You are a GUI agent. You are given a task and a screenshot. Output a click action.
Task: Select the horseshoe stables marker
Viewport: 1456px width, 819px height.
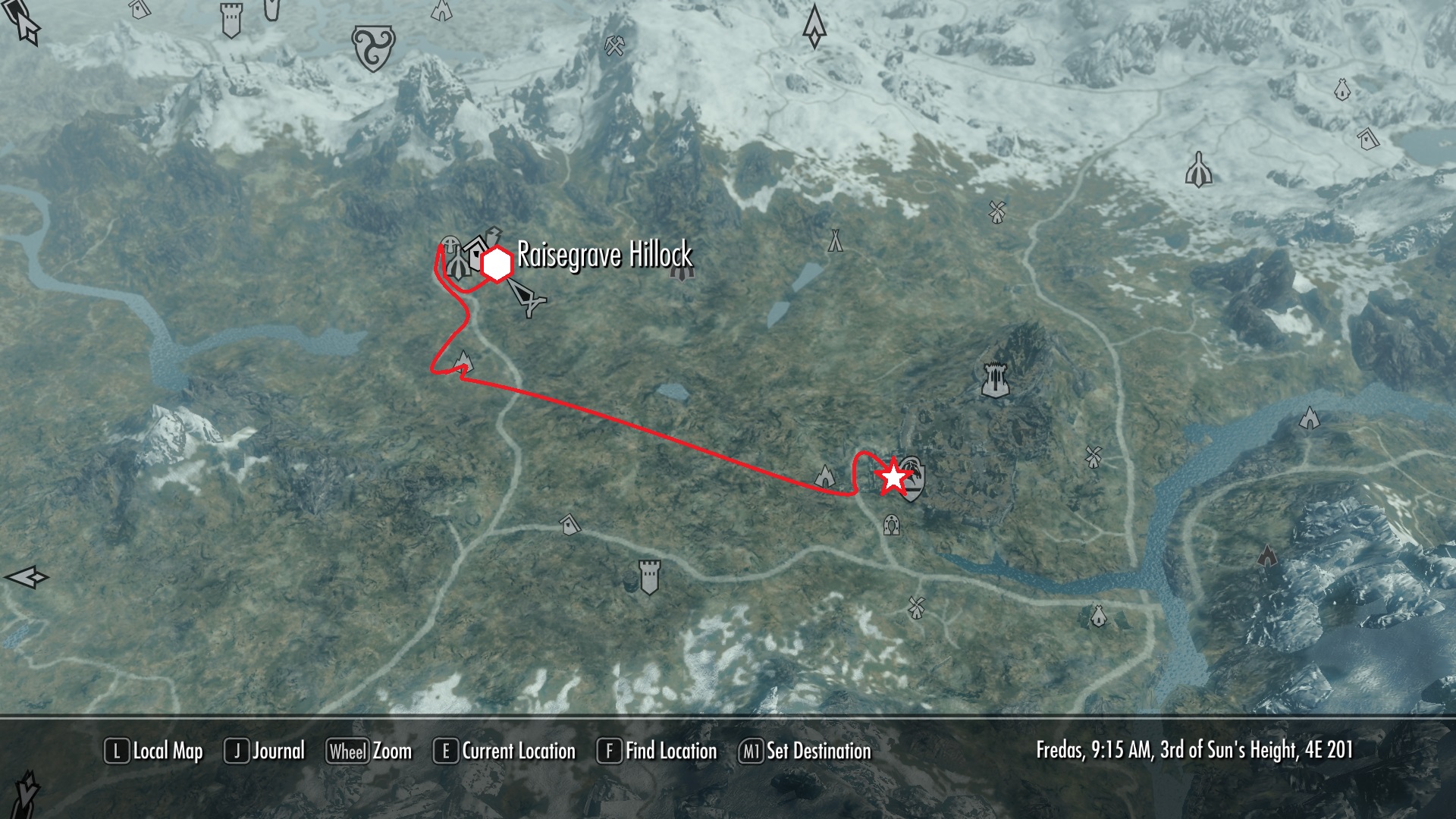pos(891,524)
